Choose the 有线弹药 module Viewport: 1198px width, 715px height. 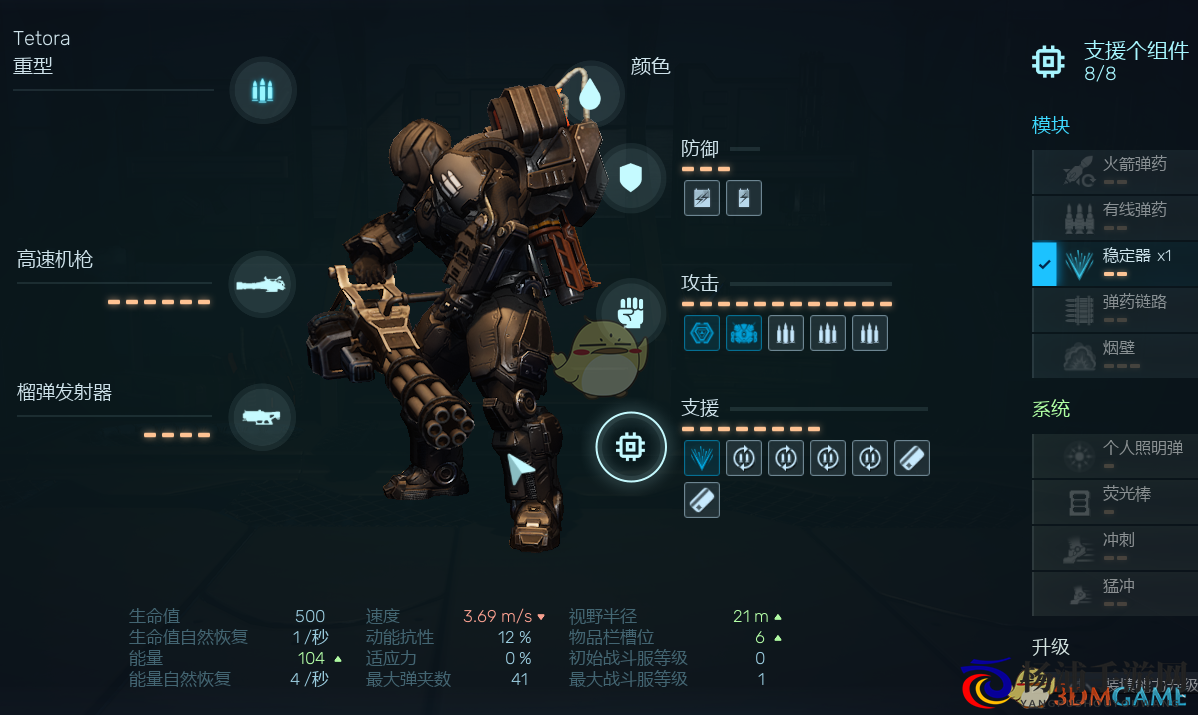[x=1114, y=218]
